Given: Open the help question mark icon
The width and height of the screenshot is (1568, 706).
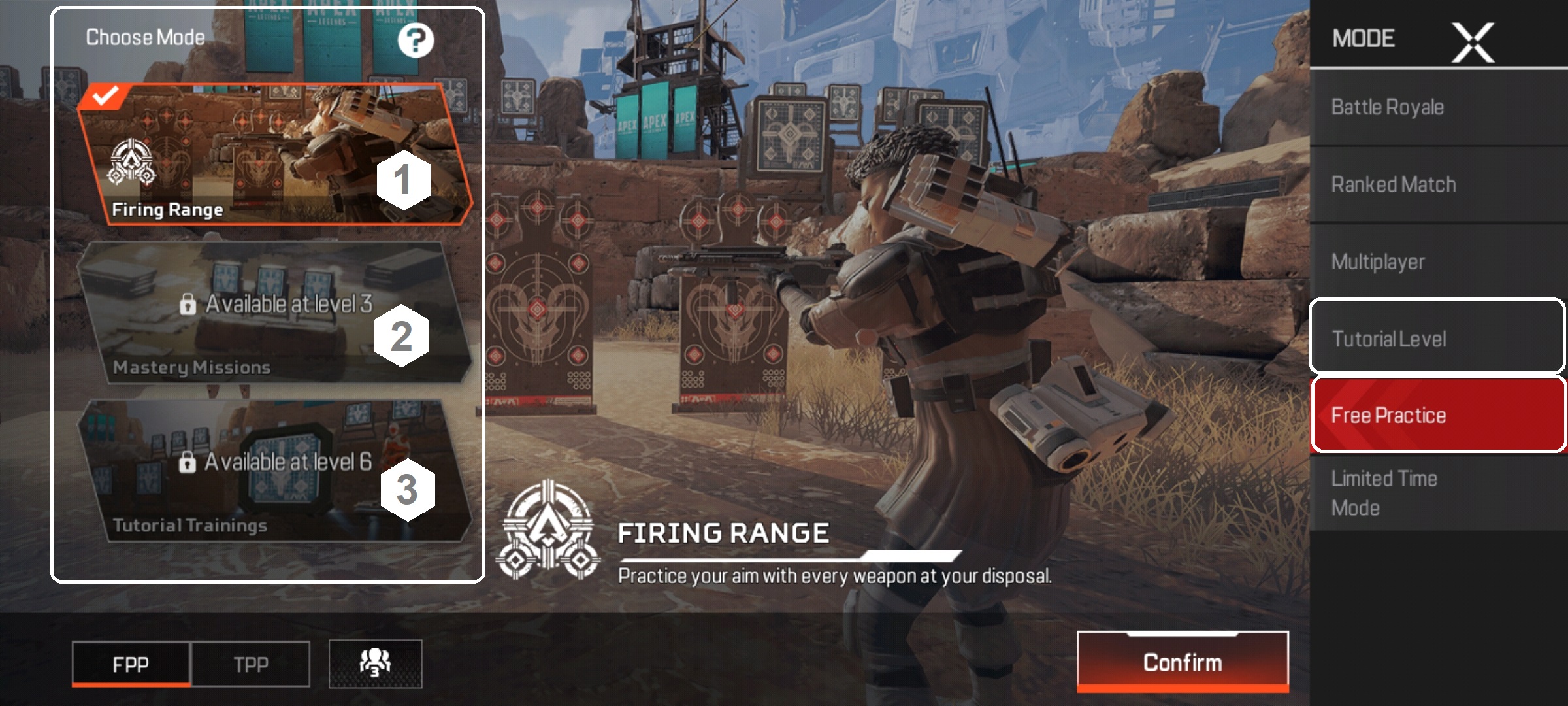Looking at the screenshot, I should pos(416,41).
